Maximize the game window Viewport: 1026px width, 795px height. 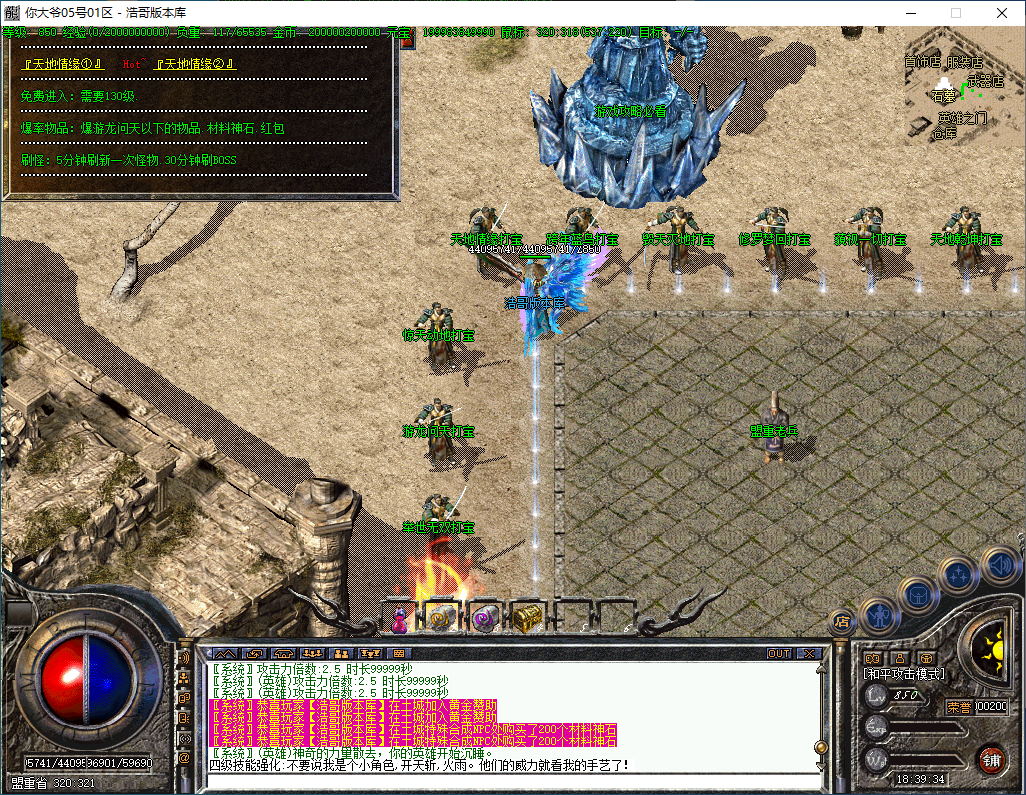[955, 13]
